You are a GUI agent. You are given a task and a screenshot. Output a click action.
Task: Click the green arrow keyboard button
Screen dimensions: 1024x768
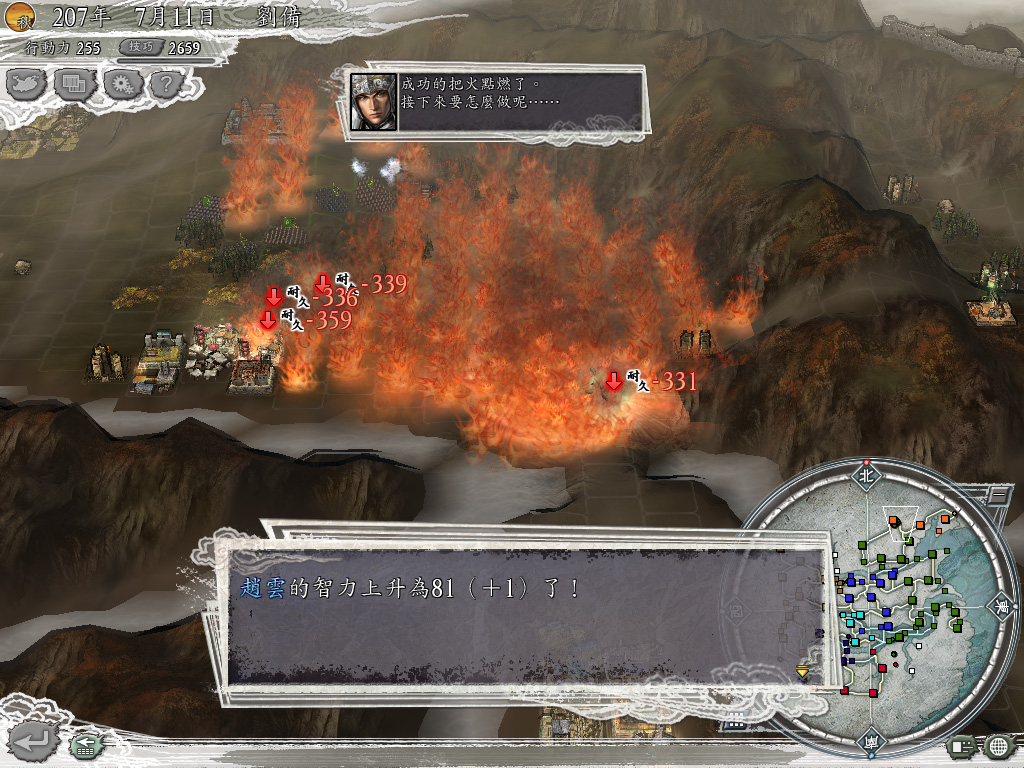[x=84, y=745]
